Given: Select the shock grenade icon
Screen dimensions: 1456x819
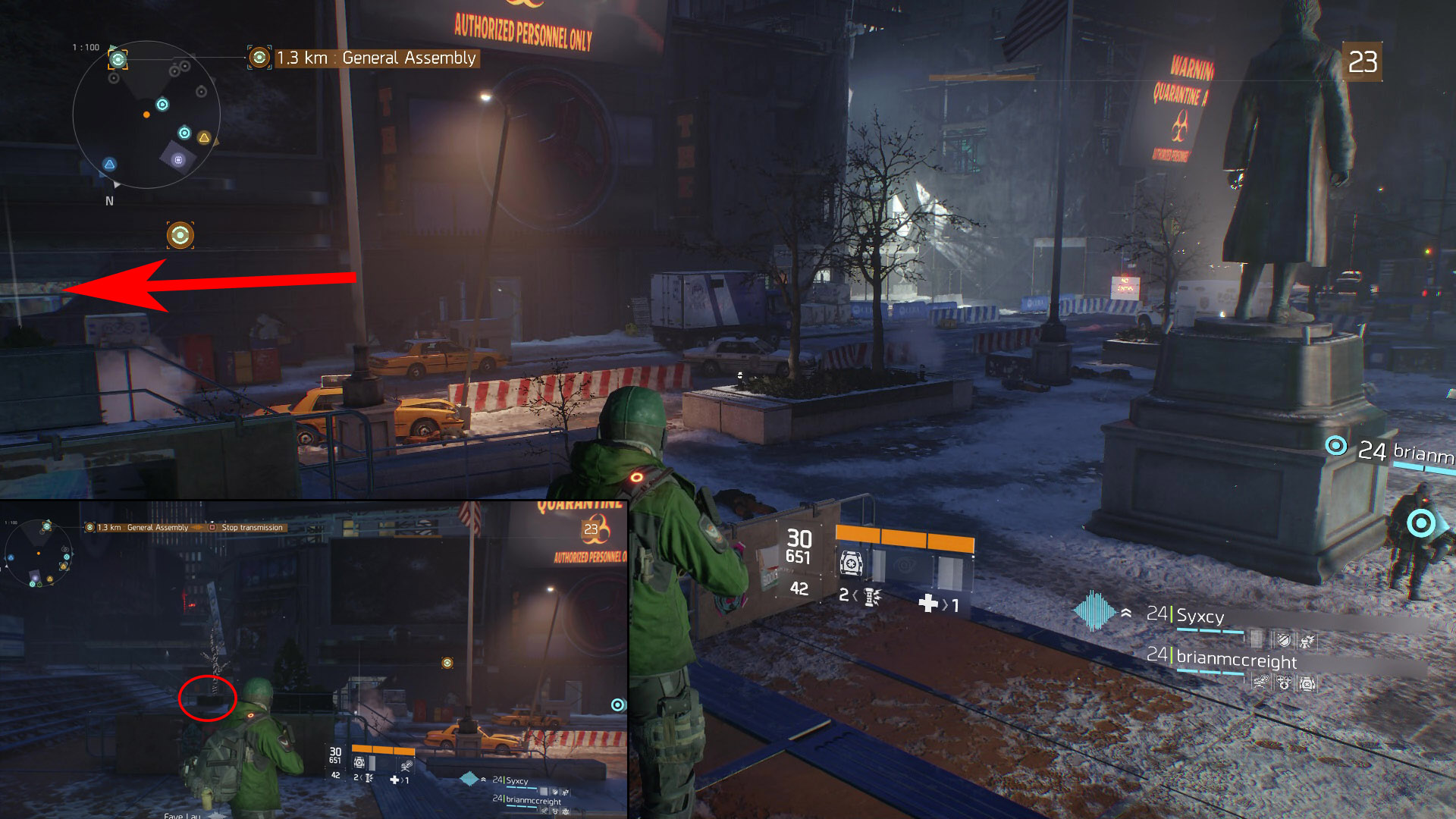Looking at the screenshot, I should coord(871,598).
